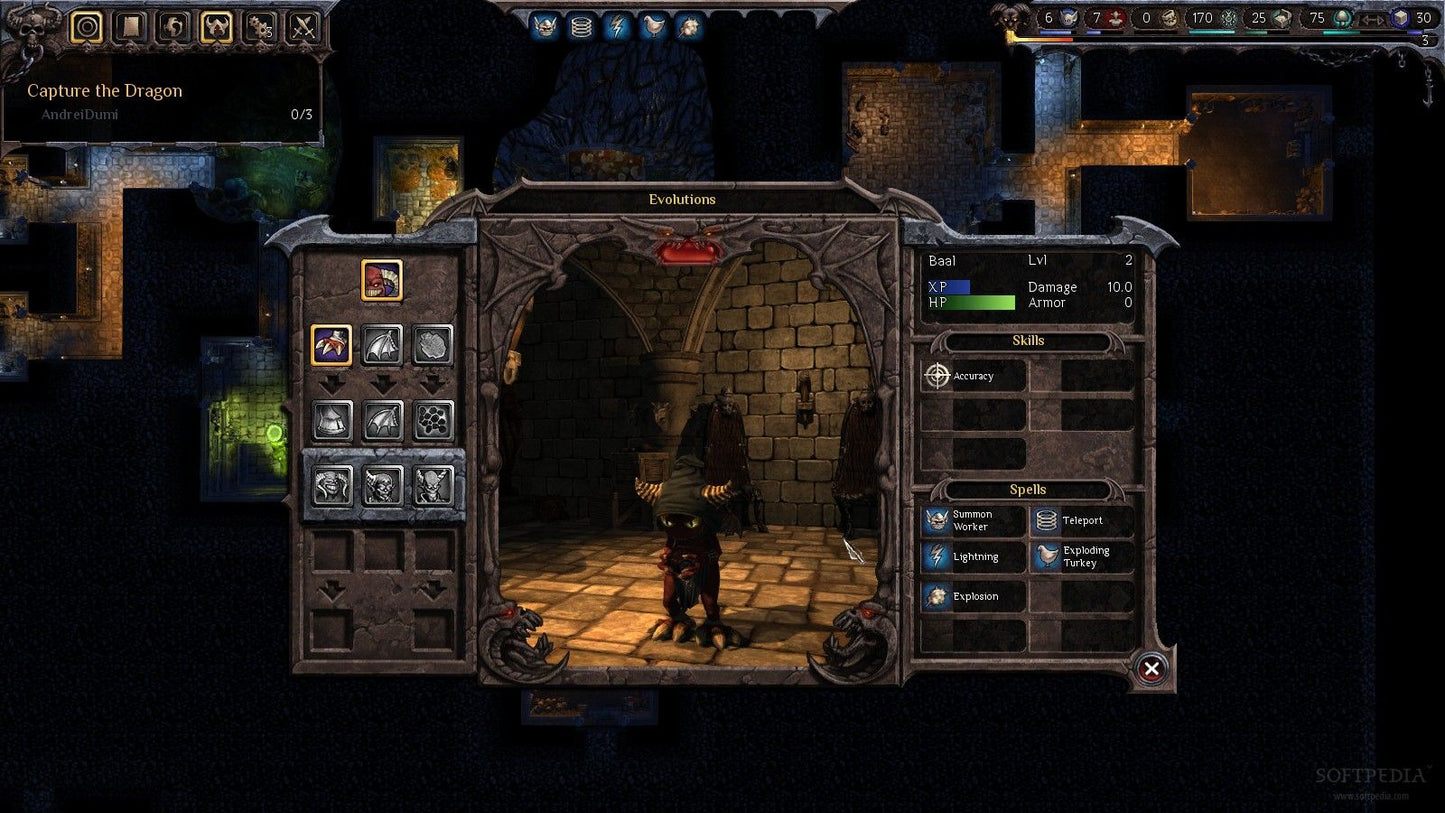Choose the Teleport spell in the panel
Image resolution: width=1445 pixels, height=813 pixels.
pyautogui.click(x=1082, y=521)
